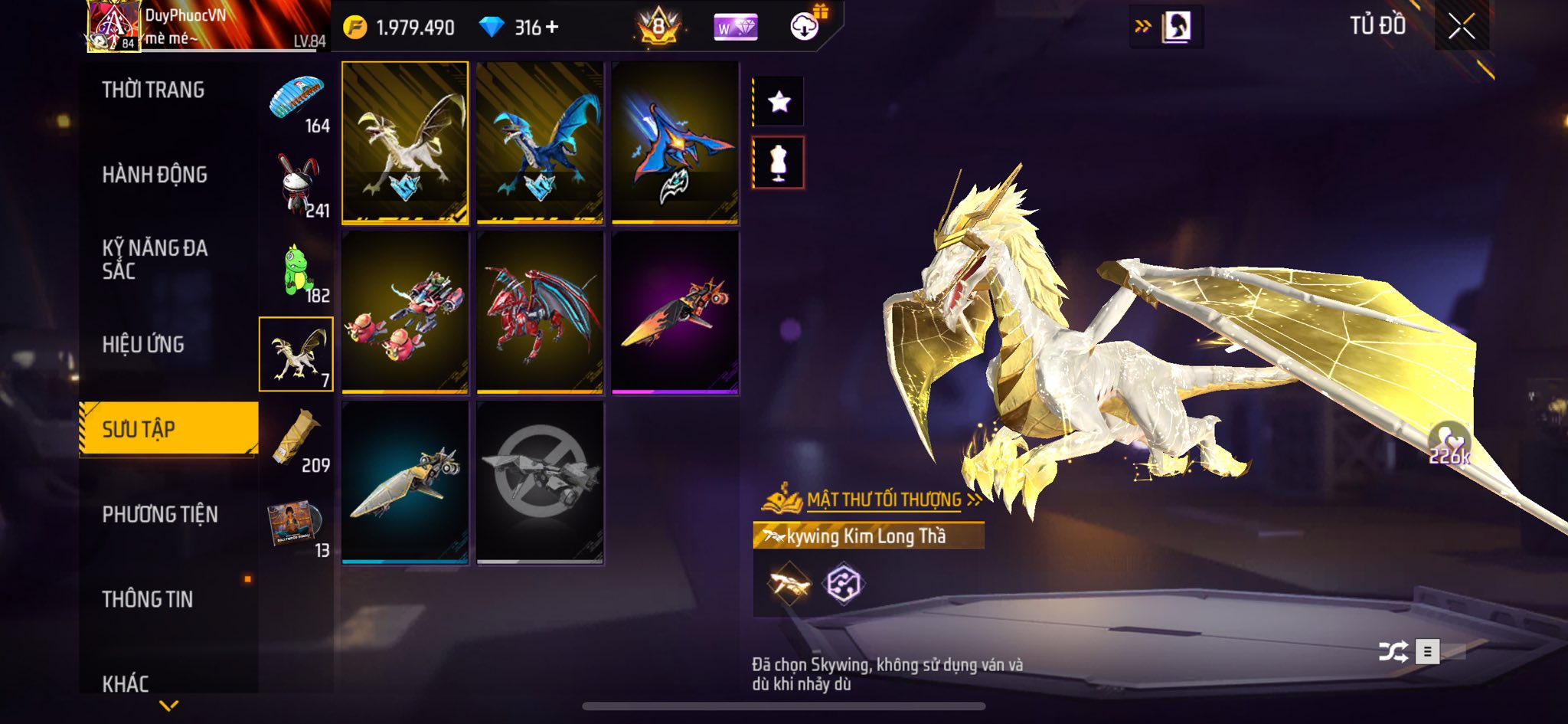1568x724 pixels.
Task: Open the rabbit-eared backpack subcategory
Action: pos(297,184)
